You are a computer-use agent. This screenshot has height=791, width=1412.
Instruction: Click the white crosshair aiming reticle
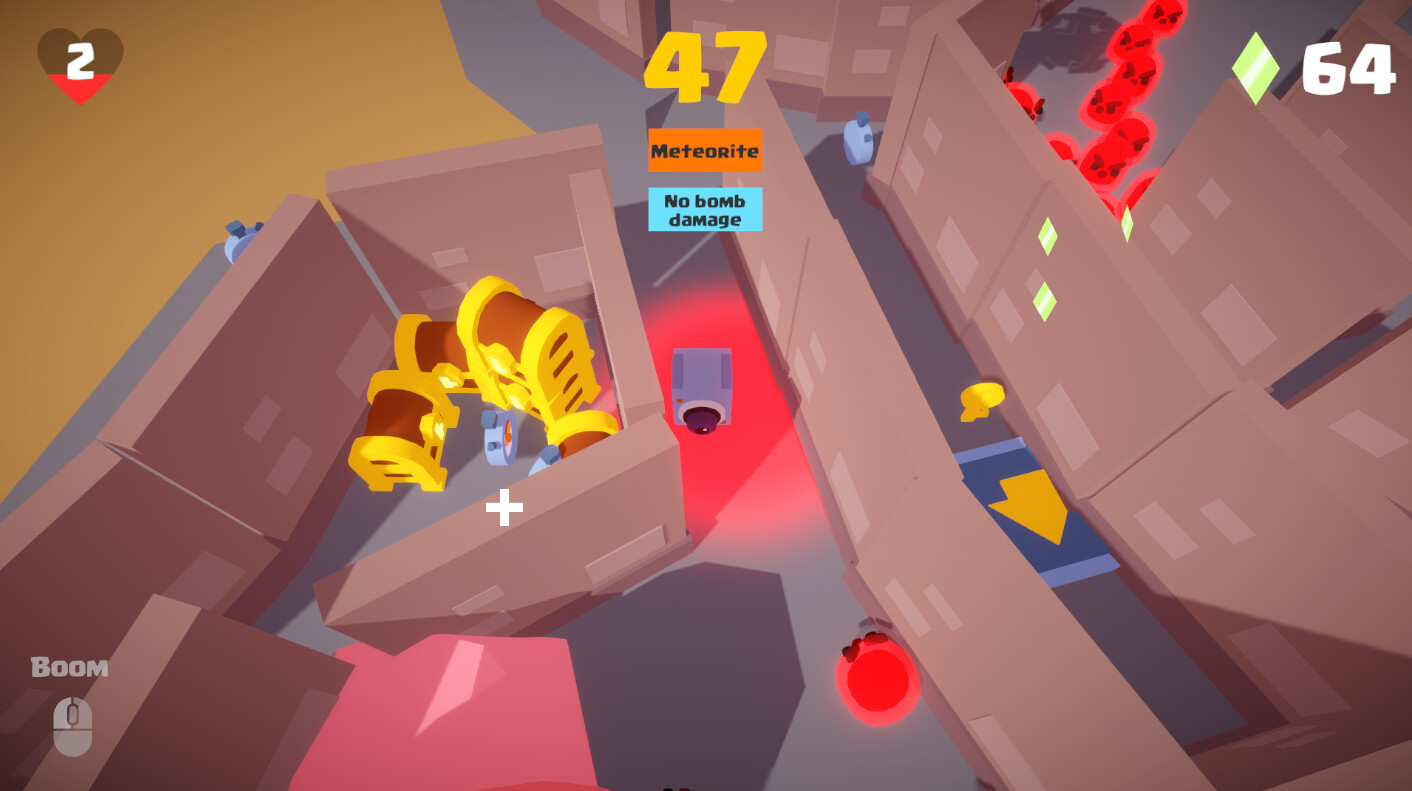click(503, 508)
